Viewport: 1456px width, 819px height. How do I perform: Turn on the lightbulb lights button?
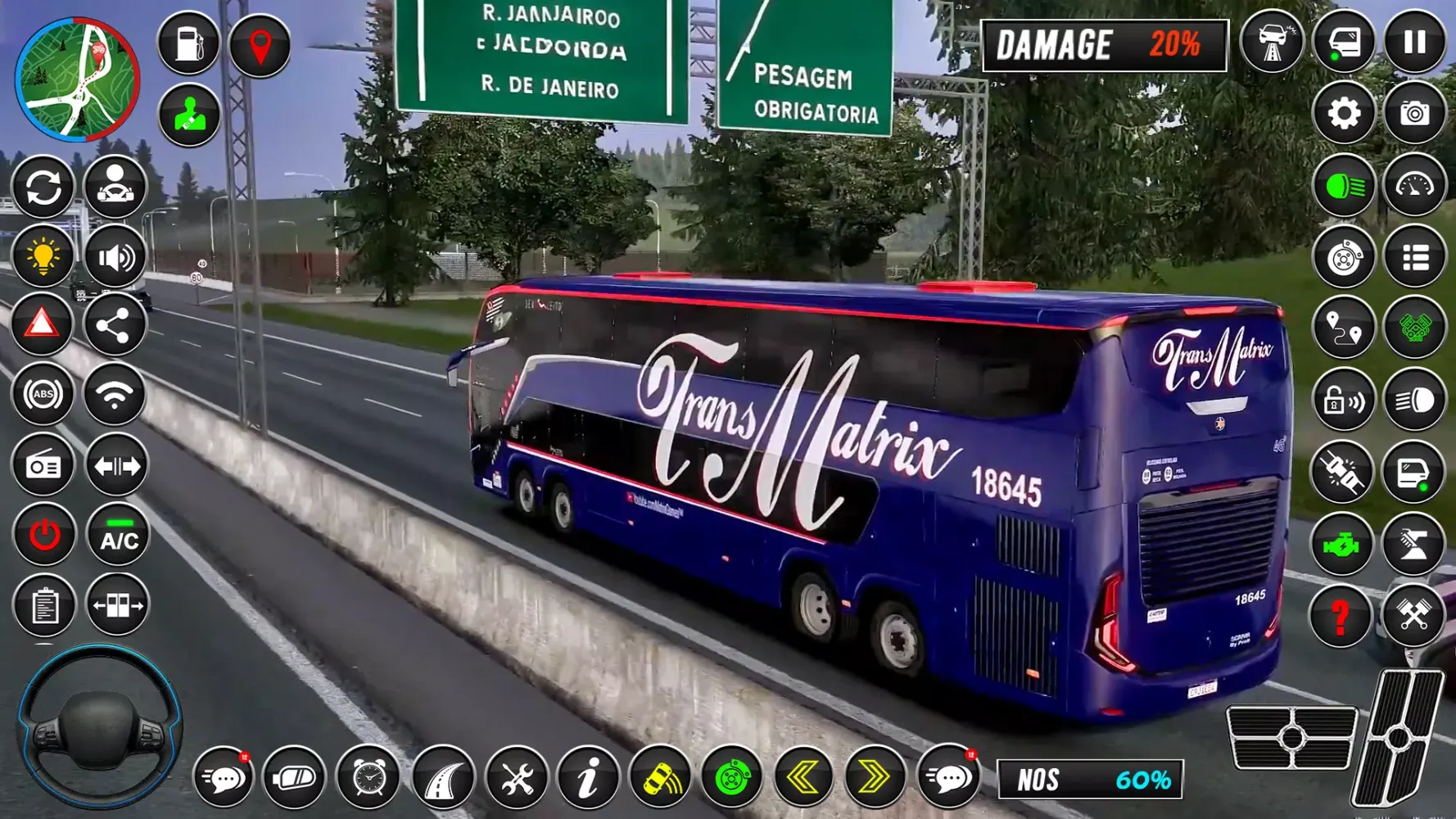point(43,256)
